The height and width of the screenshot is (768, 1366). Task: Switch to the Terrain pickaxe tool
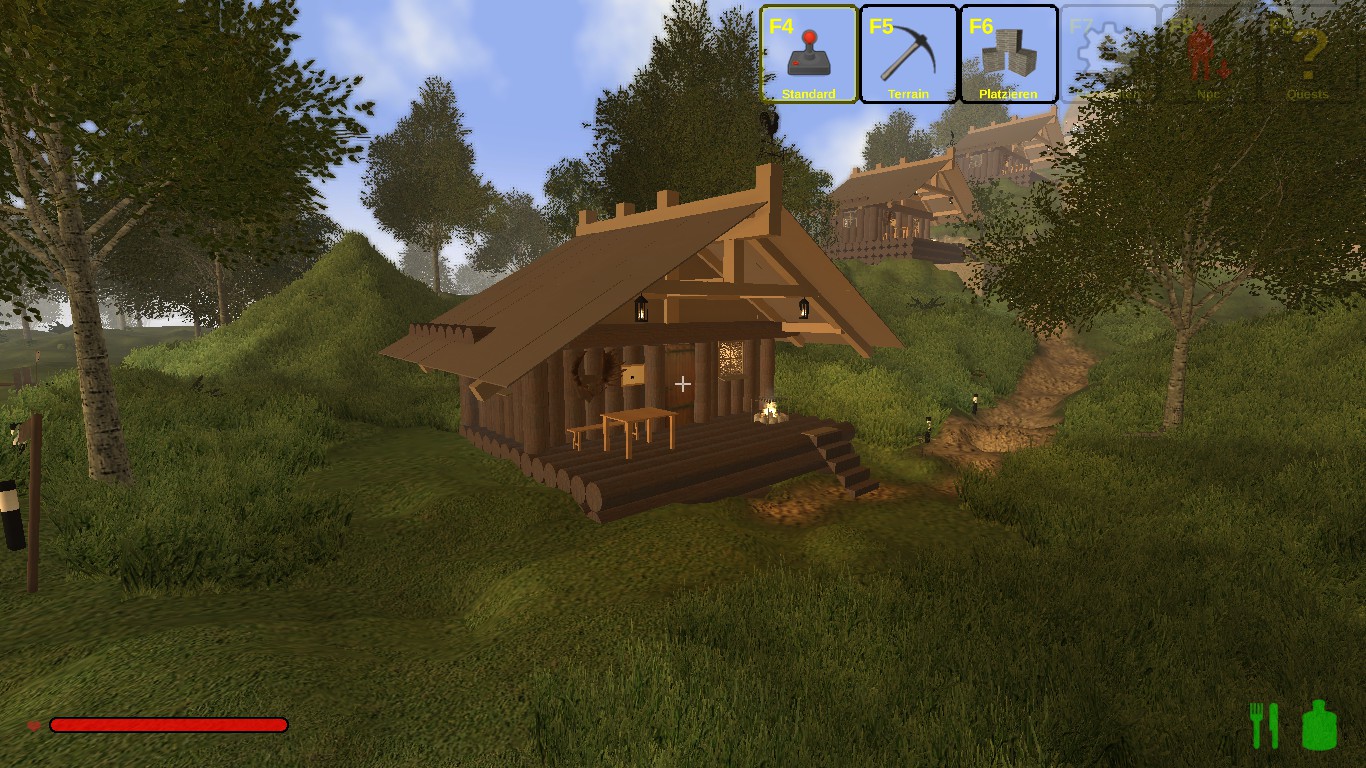(x=908, y=54)
